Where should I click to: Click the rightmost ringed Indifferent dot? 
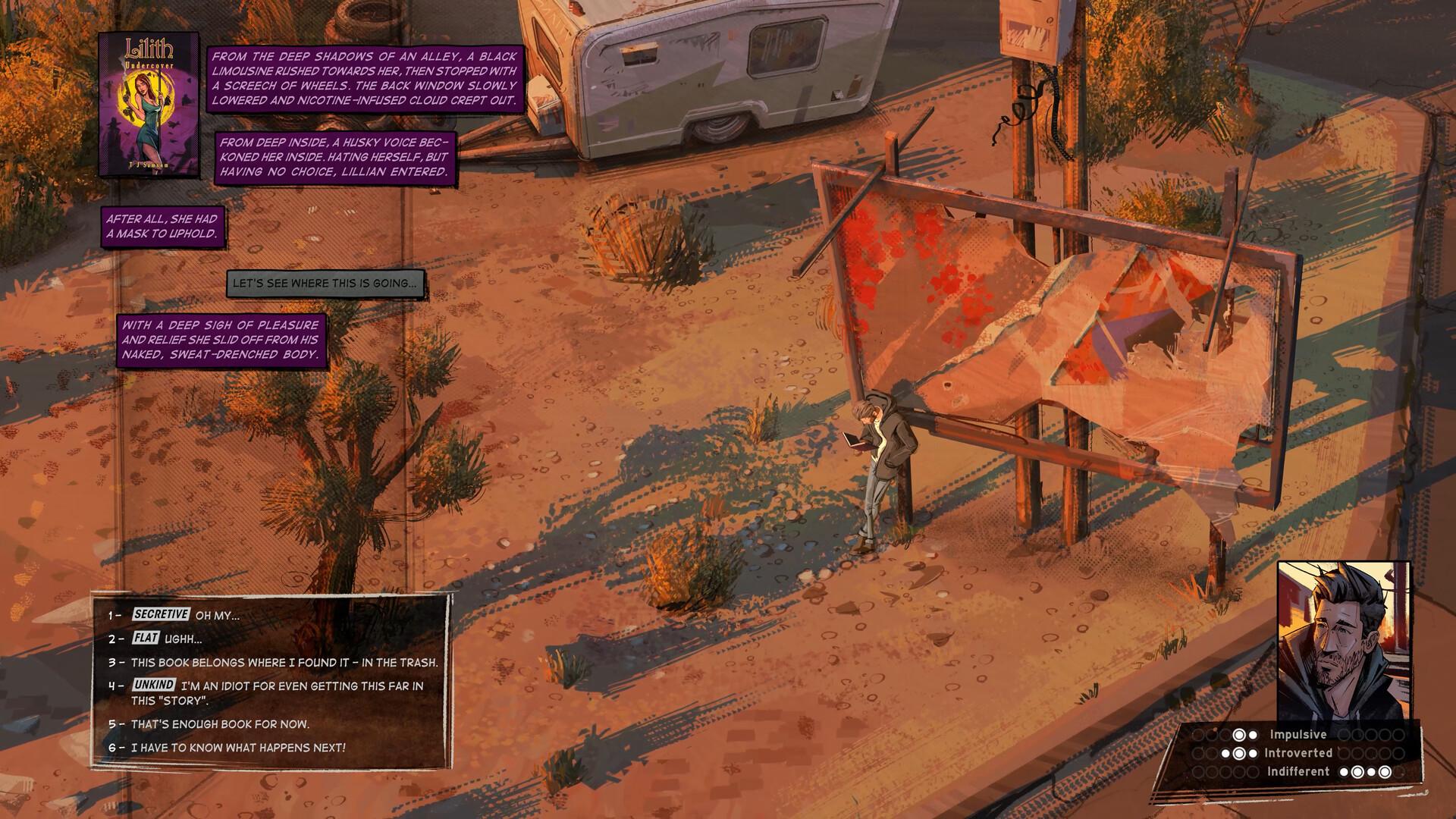point(1384,772)
